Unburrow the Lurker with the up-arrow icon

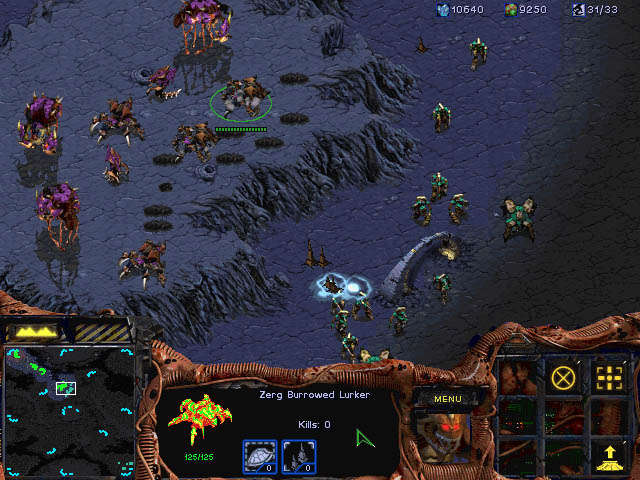(x=607, y=457)
